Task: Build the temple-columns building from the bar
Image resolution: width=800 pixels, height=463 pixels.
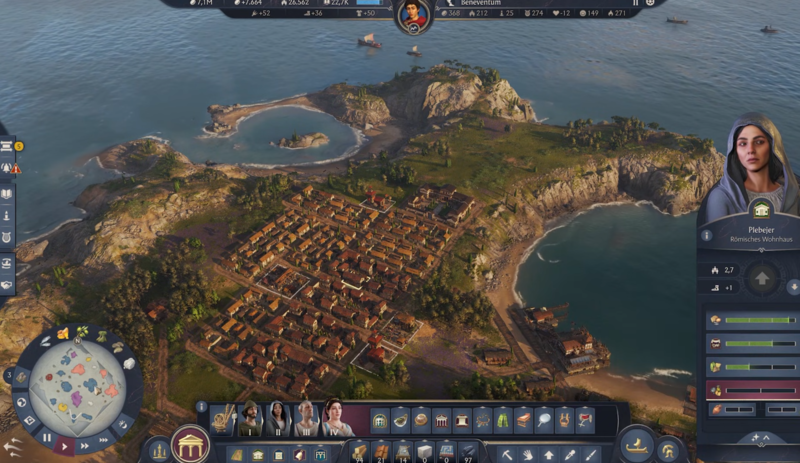Action: [x=441, y=420]
